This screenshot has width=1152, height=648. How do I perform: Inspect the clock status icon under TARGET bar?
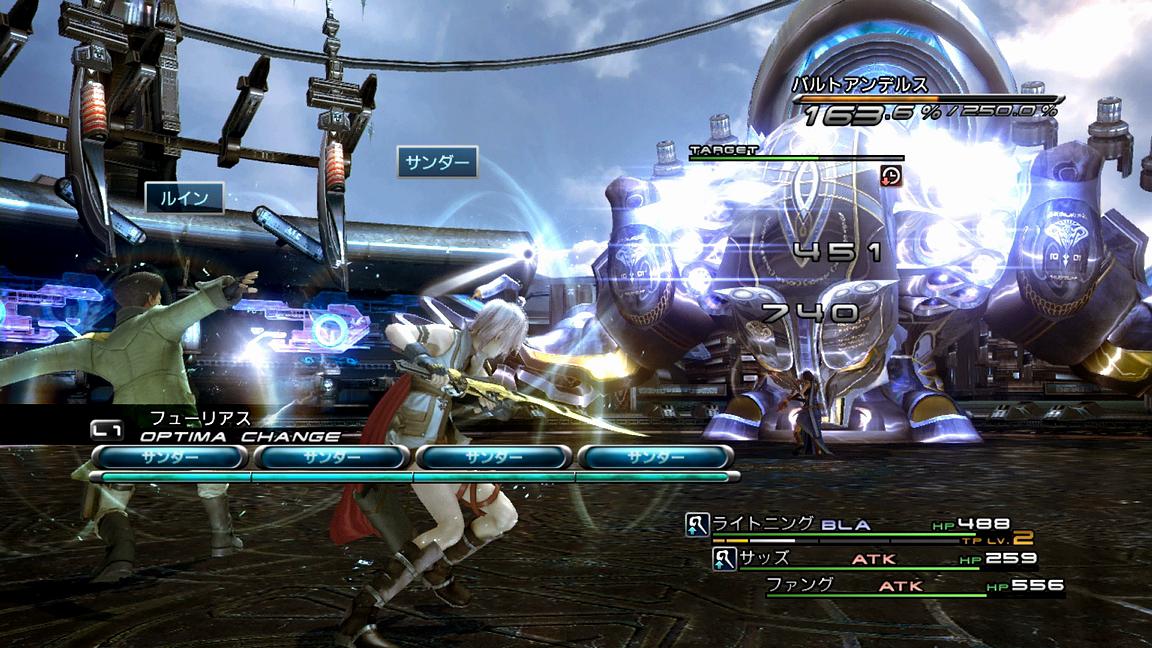[x=891, y=176]
